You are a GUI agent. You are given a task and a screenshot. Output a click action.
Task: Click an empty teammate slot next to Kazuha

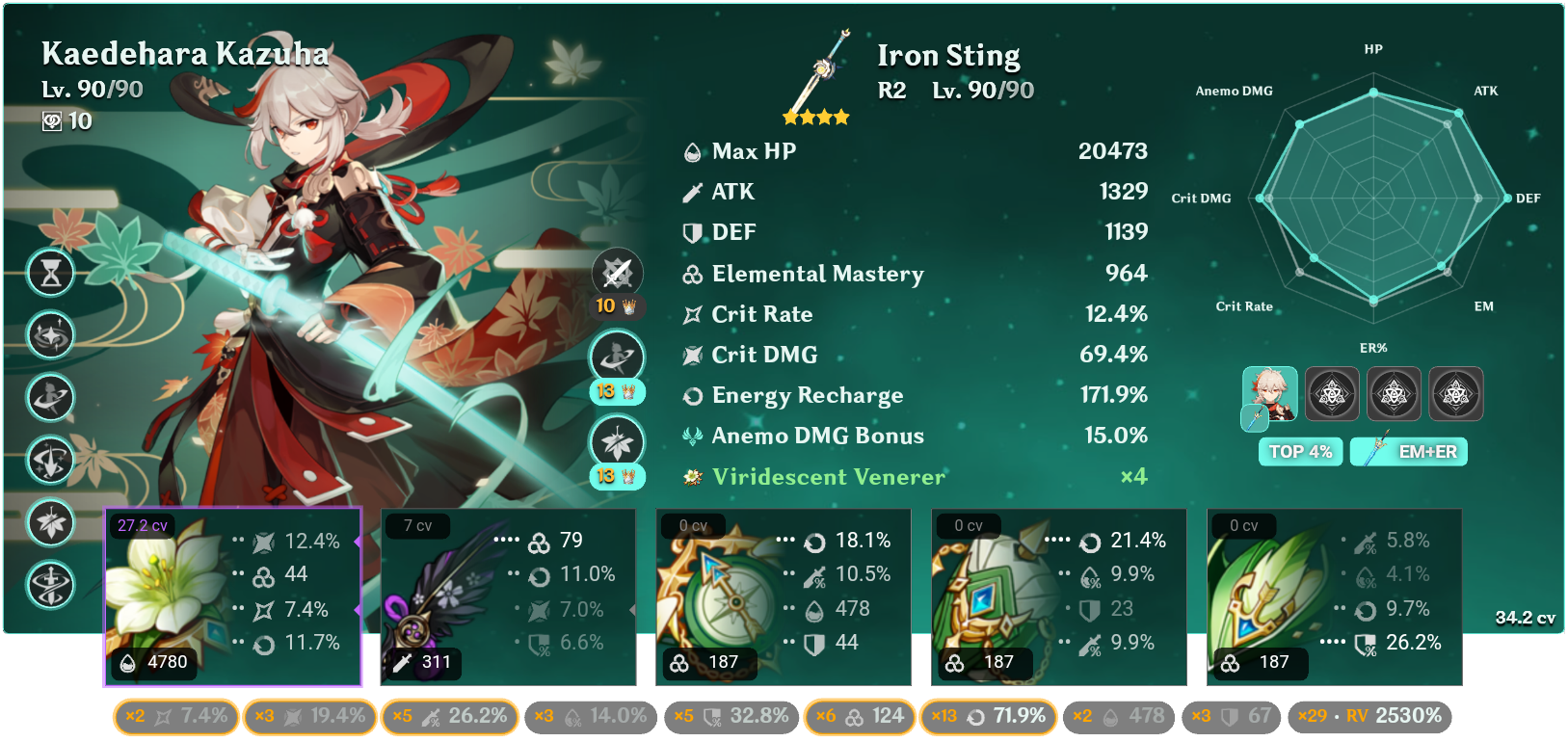(1332, 393)
